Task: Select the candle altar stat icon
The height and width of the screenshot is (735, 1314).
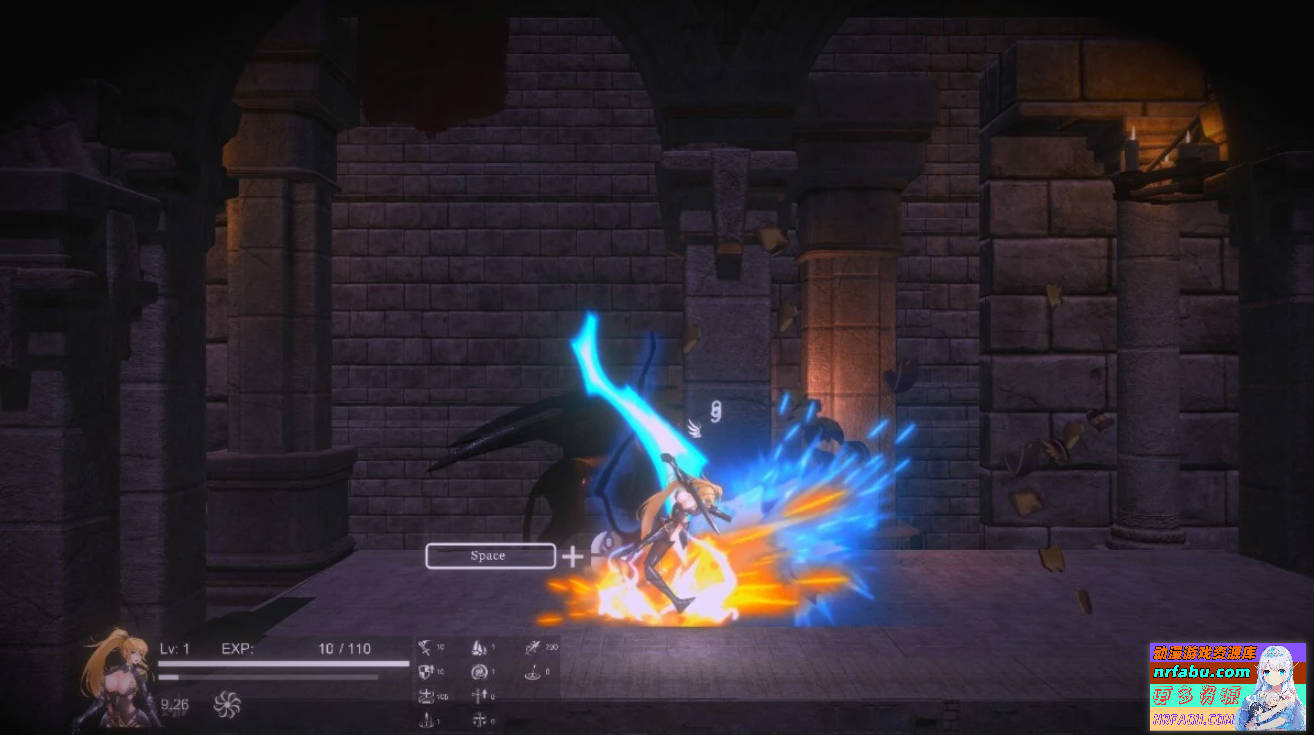Action: (x=533, y=672)
